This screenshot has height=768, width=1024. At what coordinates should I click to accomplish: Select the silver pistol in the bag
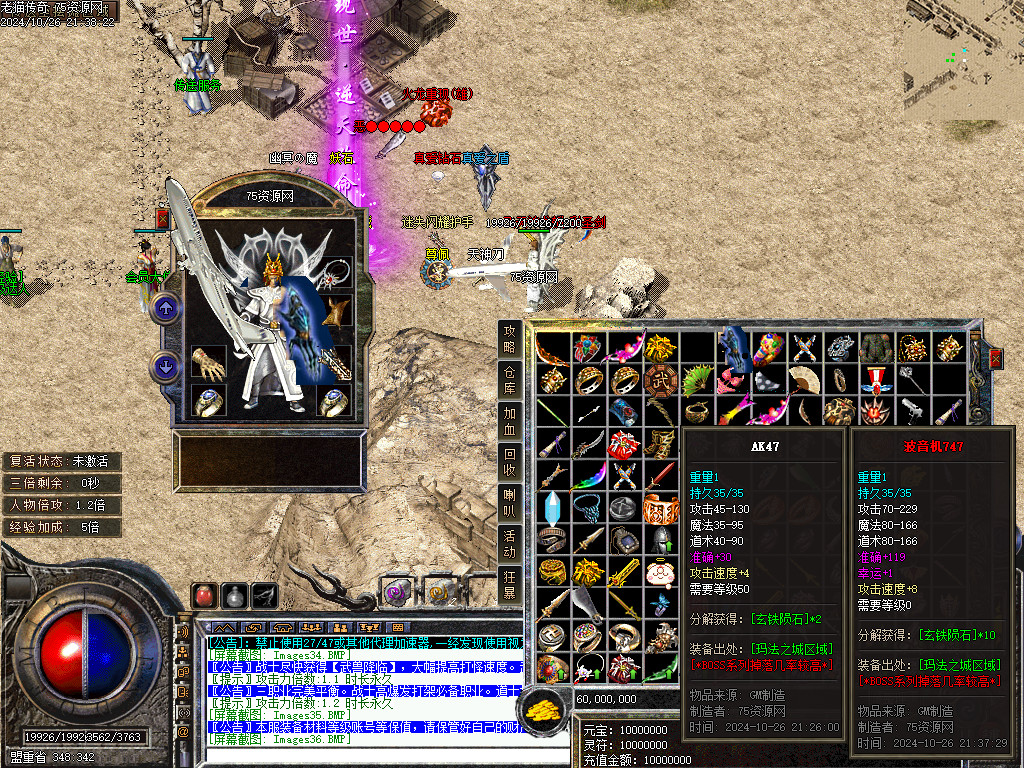[x=911, y=410]
